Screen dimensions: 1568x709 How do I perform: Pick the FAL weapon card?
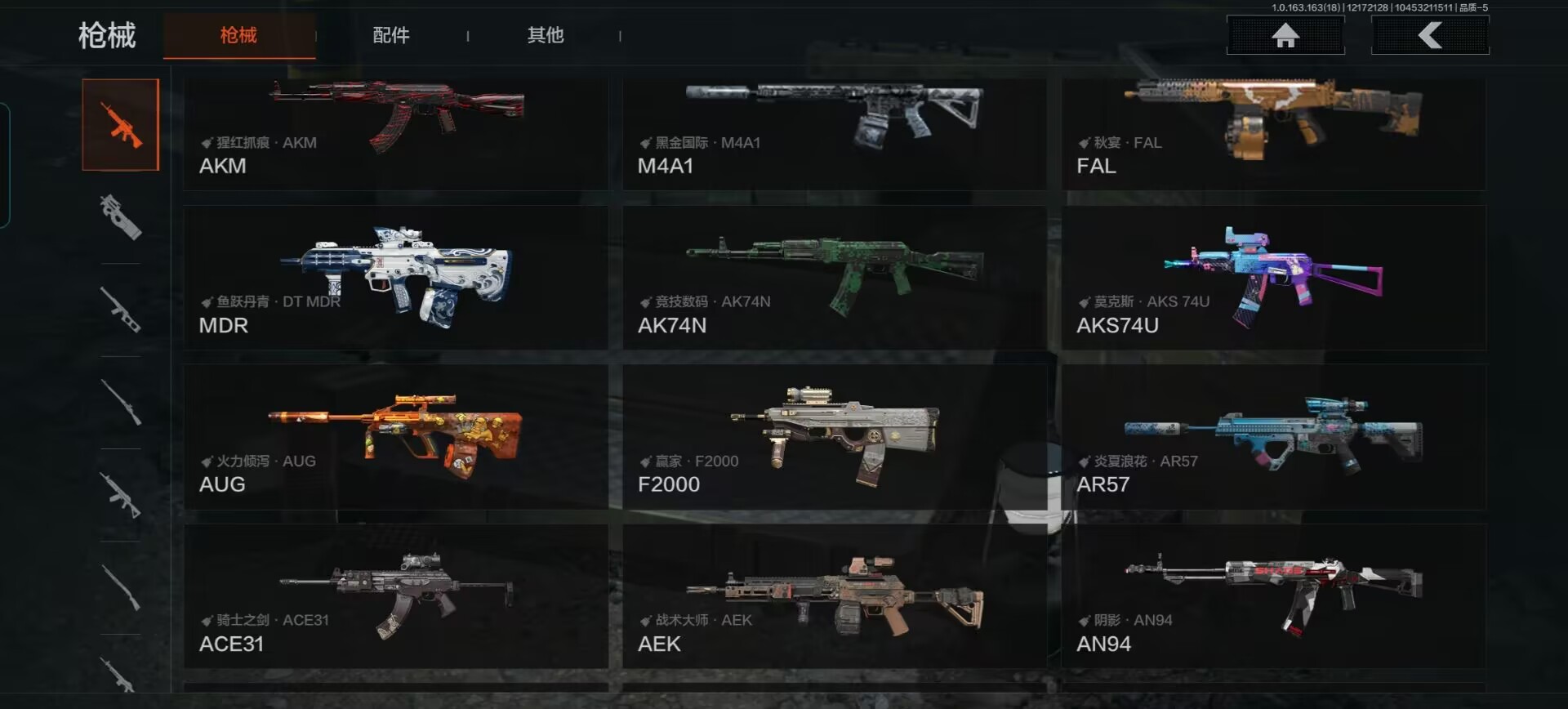pos(1273,133)
